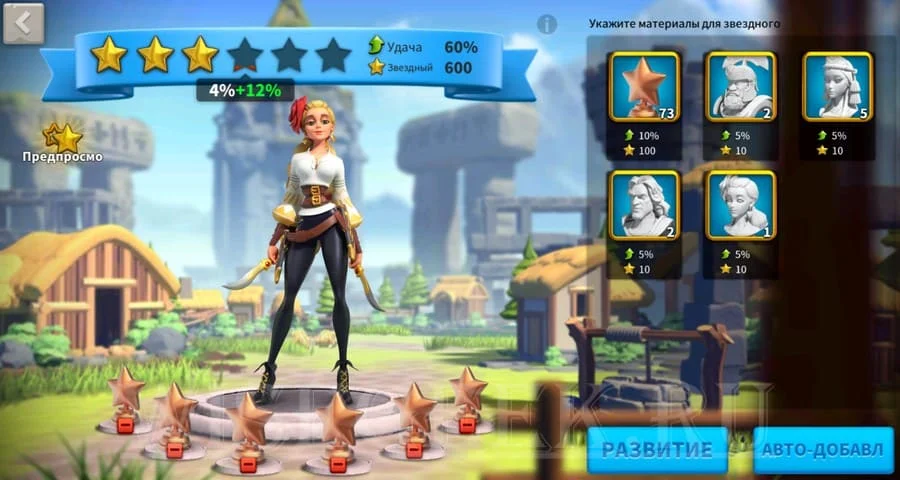Click the РАЗВИТИЕ button

(x=657, y=449)
